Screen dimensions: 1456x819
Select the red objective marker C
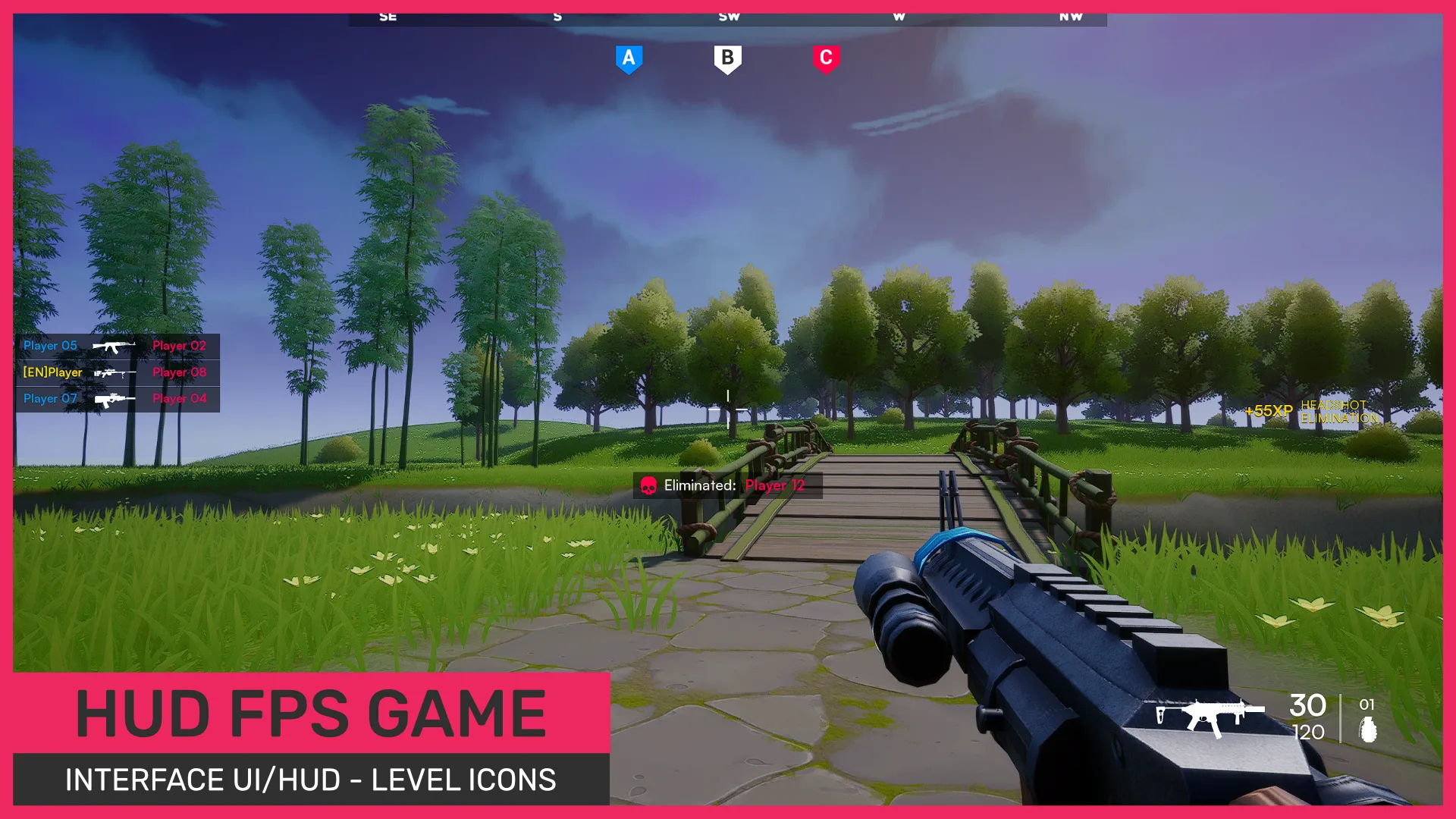827,58
